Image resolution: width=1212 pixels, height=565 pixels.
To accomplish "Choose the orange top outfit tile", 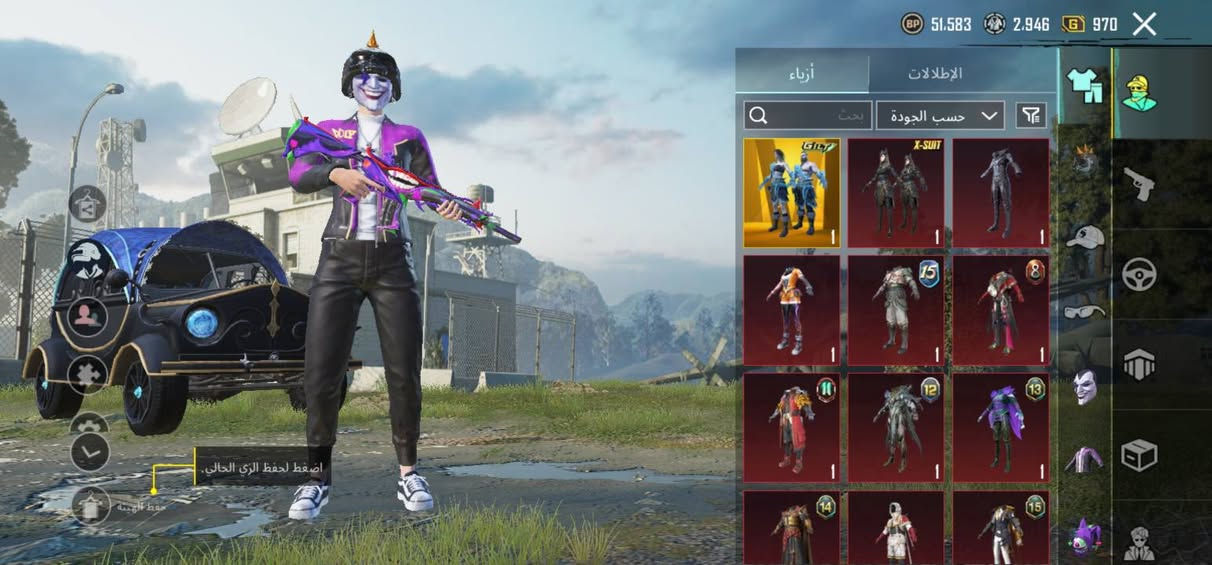I will pos(792,310).
